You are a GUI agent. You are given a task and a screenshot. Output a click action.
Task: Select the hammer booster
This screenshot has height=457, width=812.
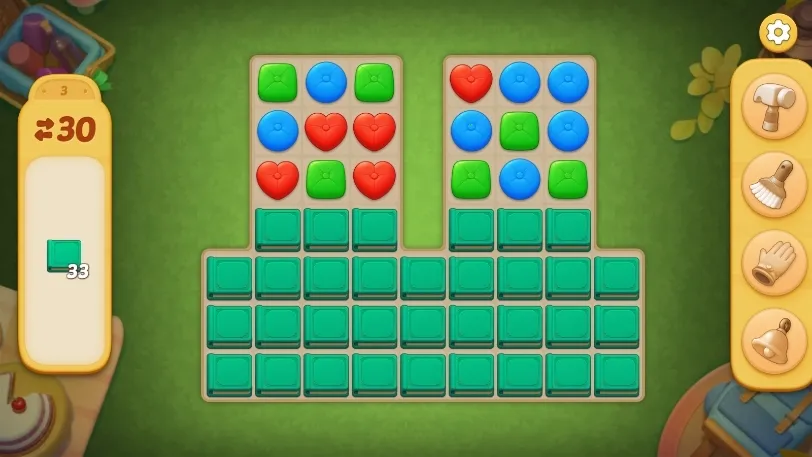[774, 107]
